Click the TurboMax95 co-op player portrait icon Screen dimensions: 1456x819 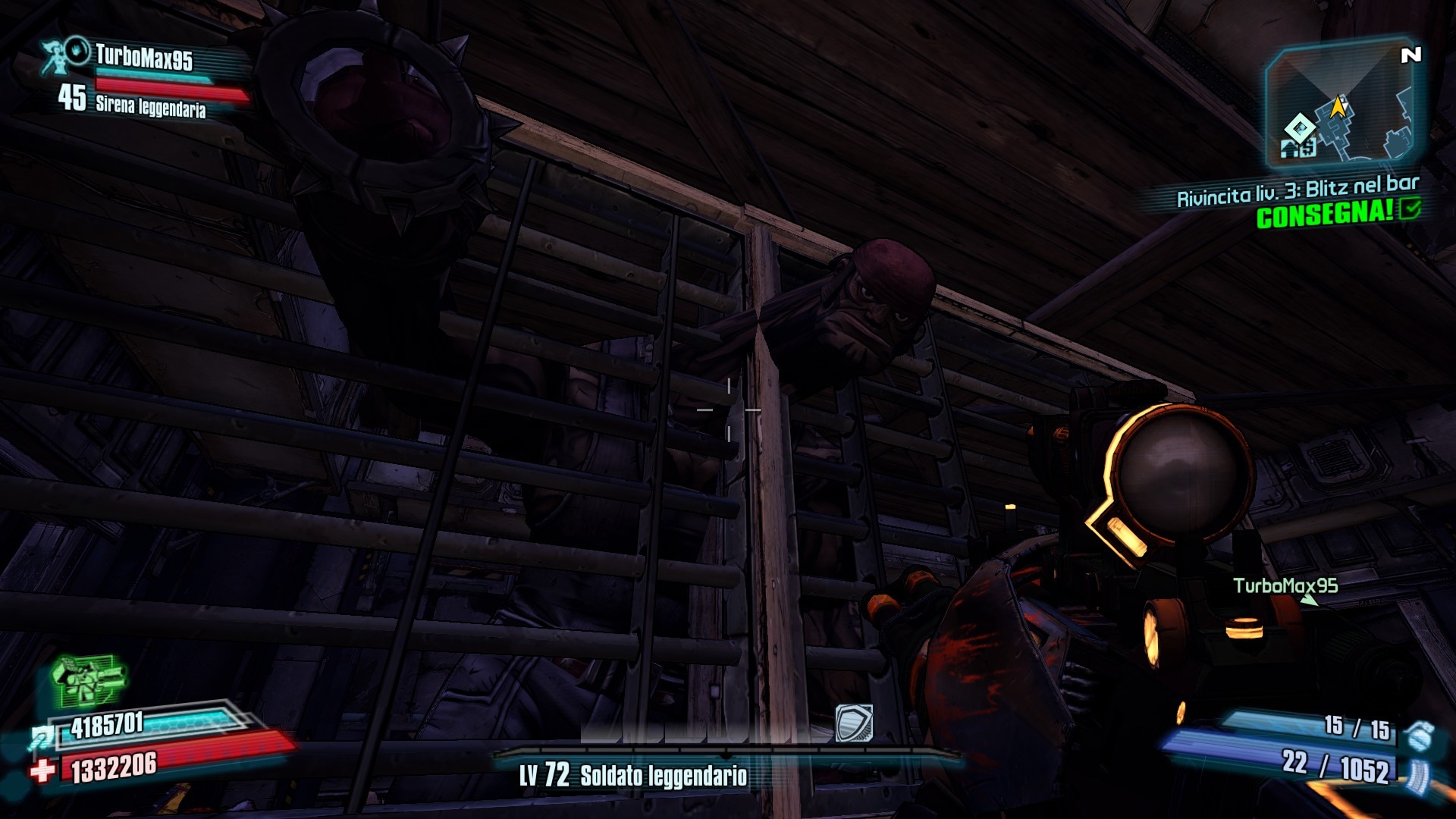[x=65, y=55]
